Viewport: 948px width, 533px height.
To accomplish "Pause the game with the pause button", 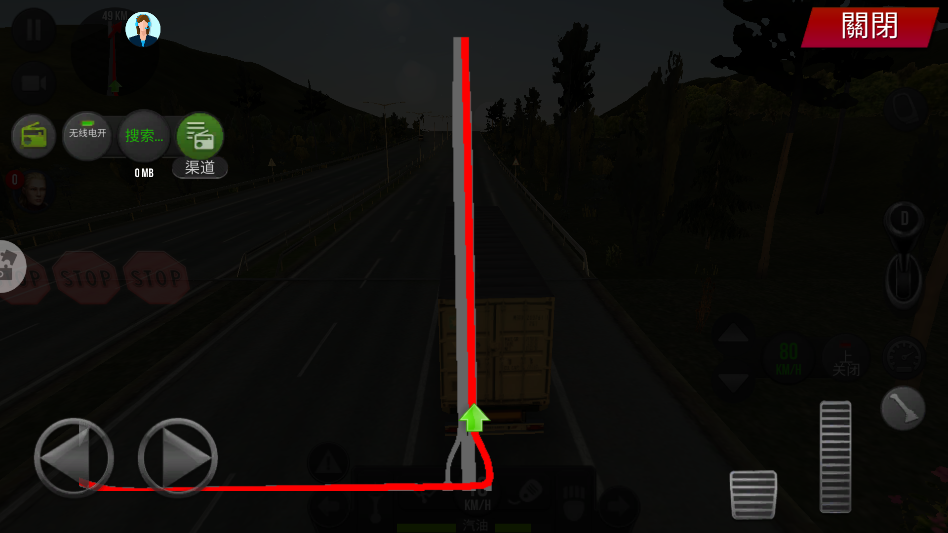I will [x=34, y=28].
